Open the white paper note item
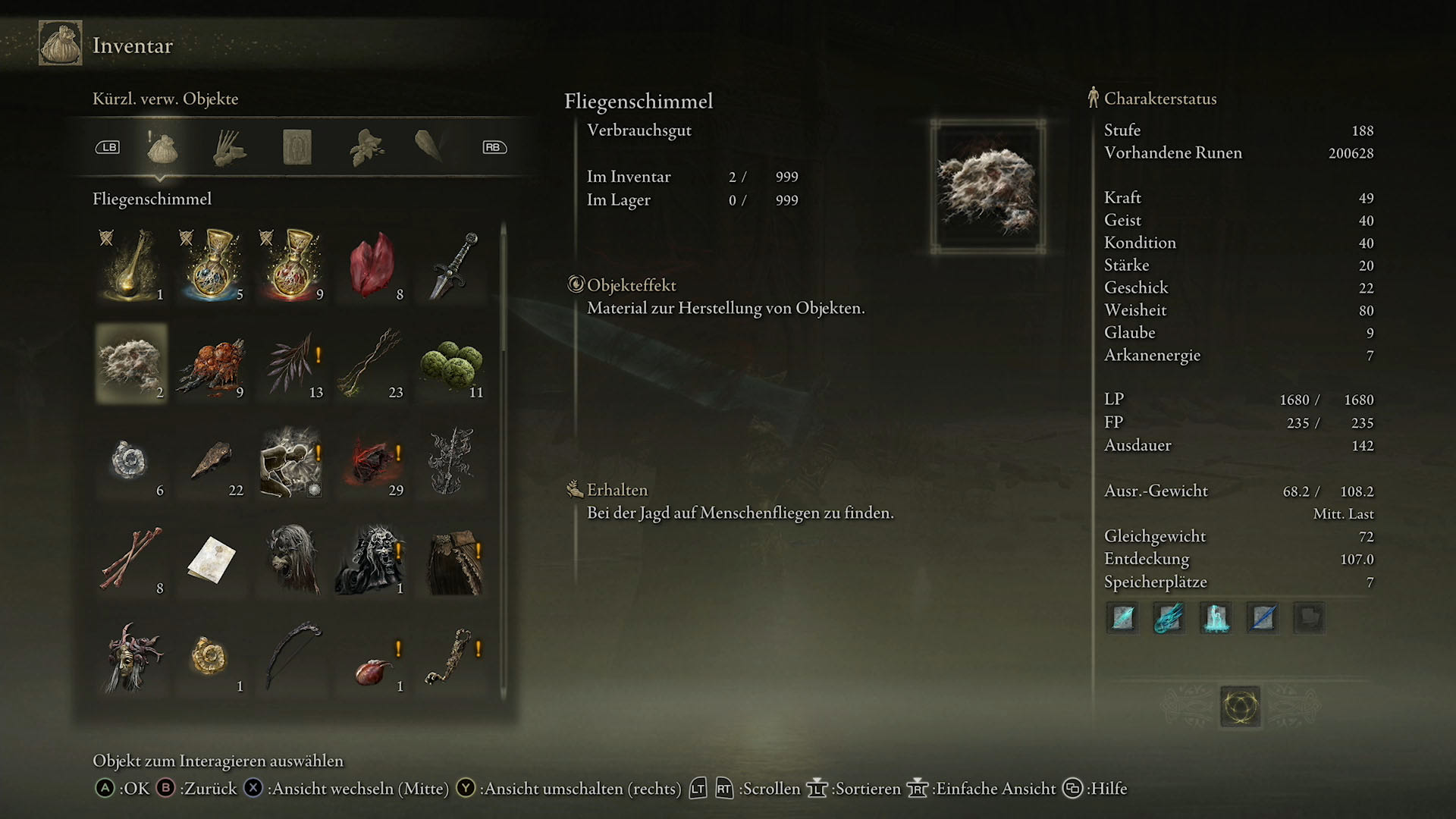Viewport: 1456px width, 819px height. (212, 560)
